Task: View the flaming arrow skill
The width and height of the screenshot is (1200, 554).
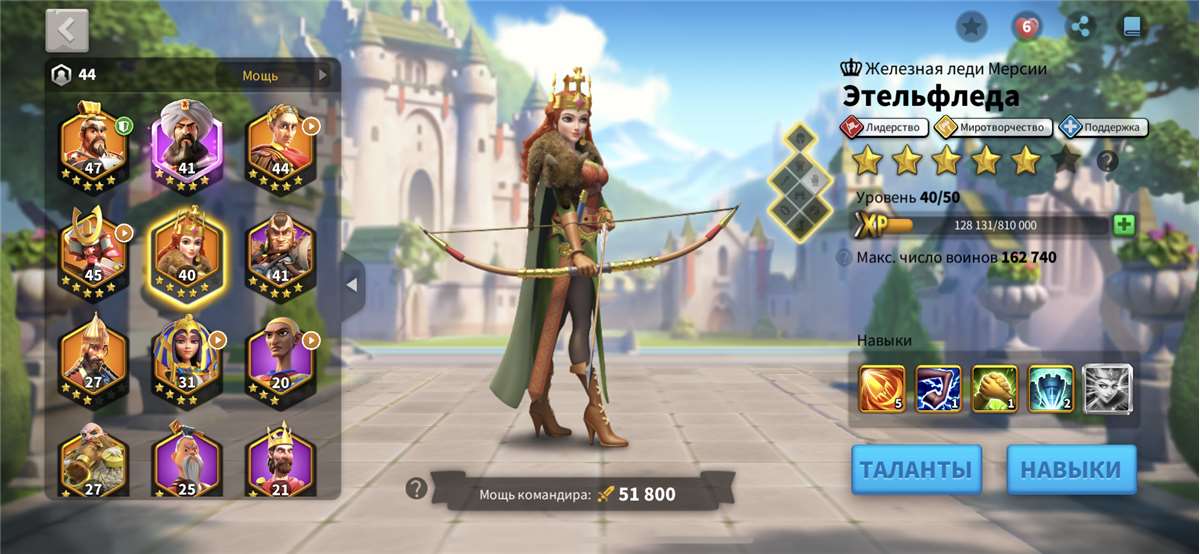Action: 882,388
